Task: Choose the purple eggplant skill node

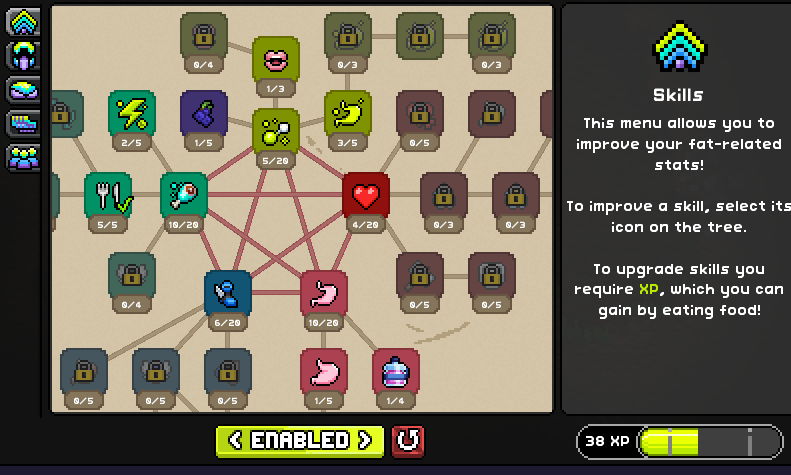Action: (204, 113)
